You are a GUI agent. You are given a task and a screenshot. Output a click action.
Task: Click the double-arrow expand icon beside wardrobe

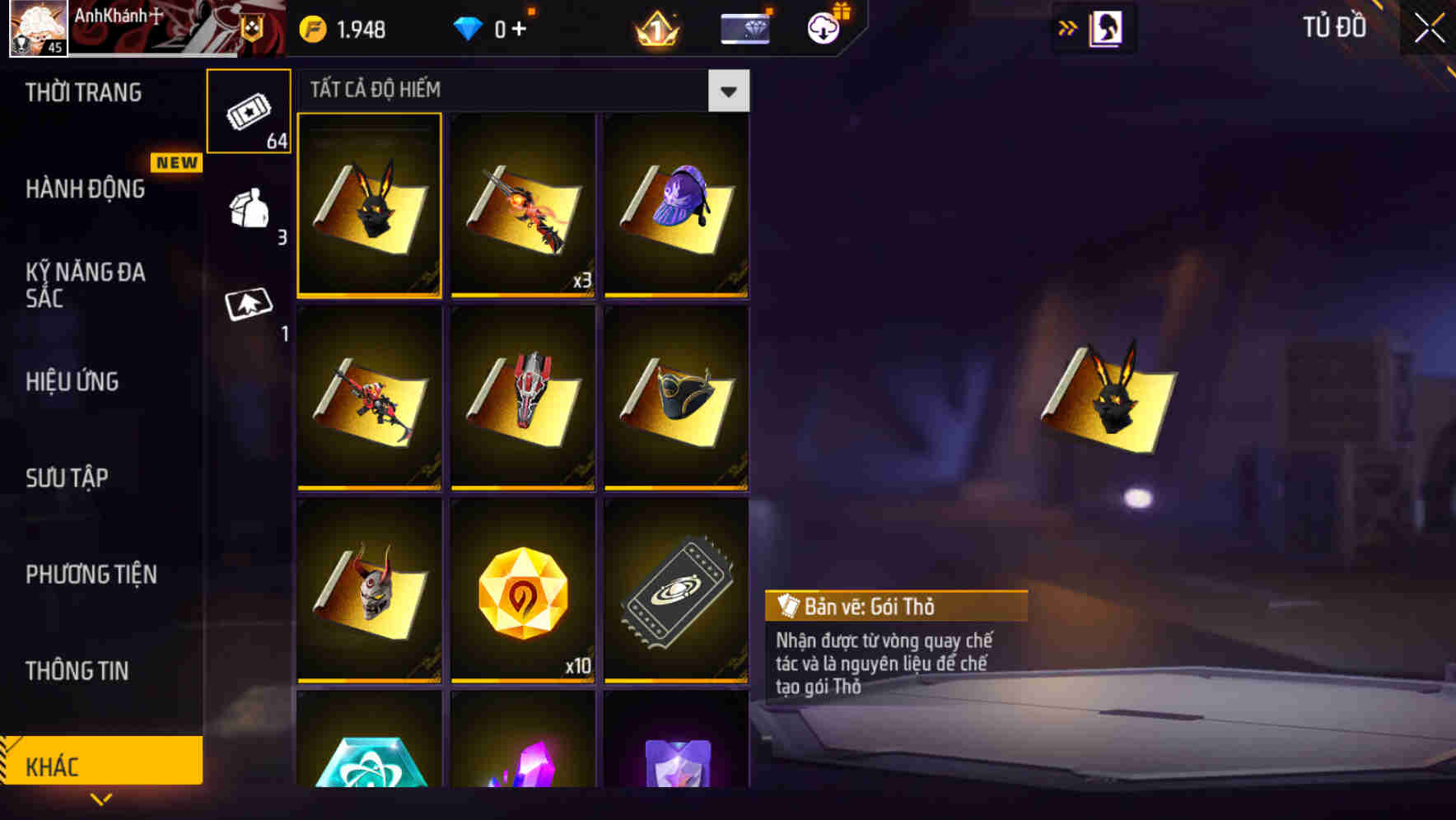1067,27
